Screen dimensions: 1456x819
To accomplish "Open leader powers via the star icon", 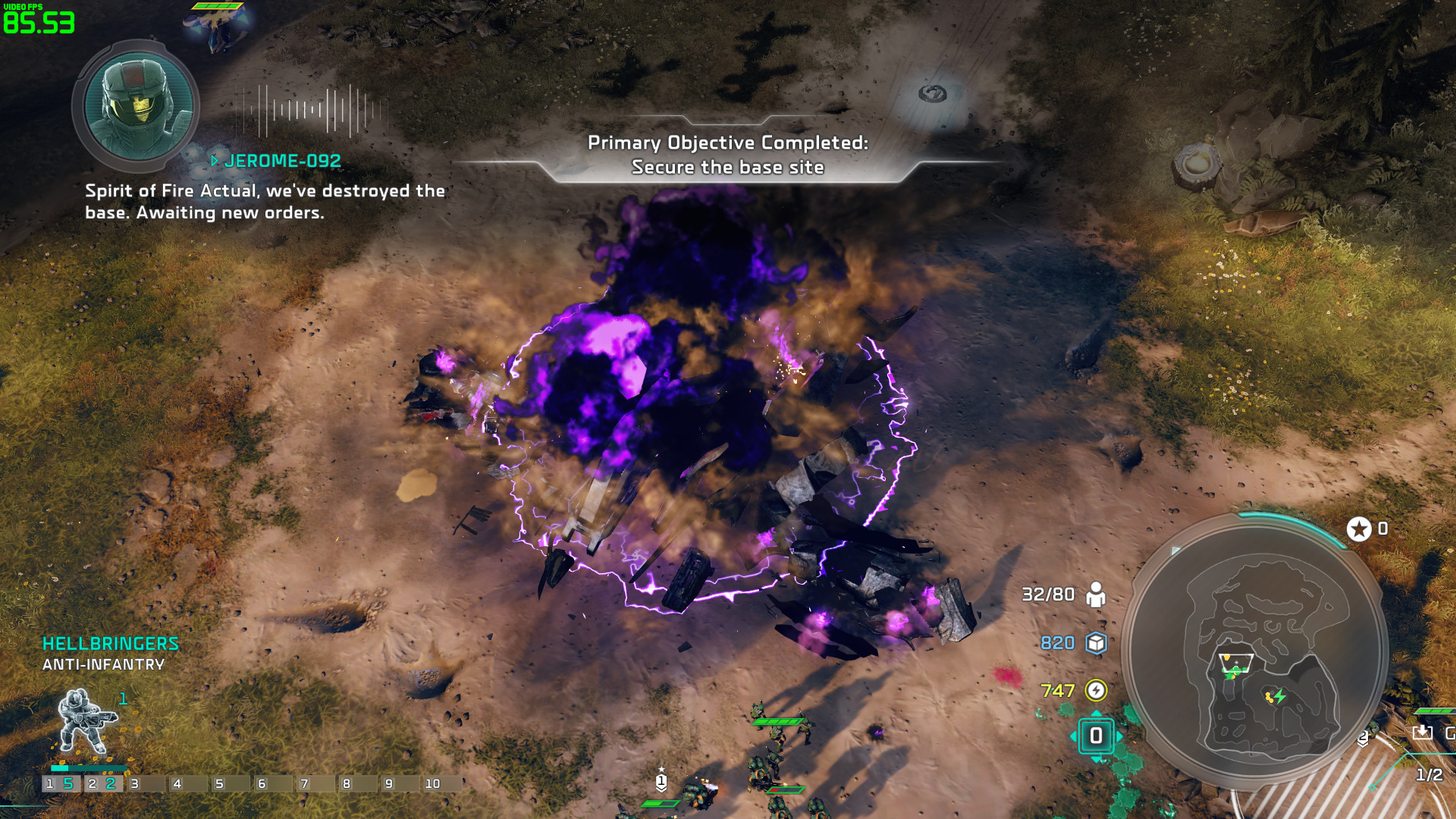I will (x=1359, y=529).
